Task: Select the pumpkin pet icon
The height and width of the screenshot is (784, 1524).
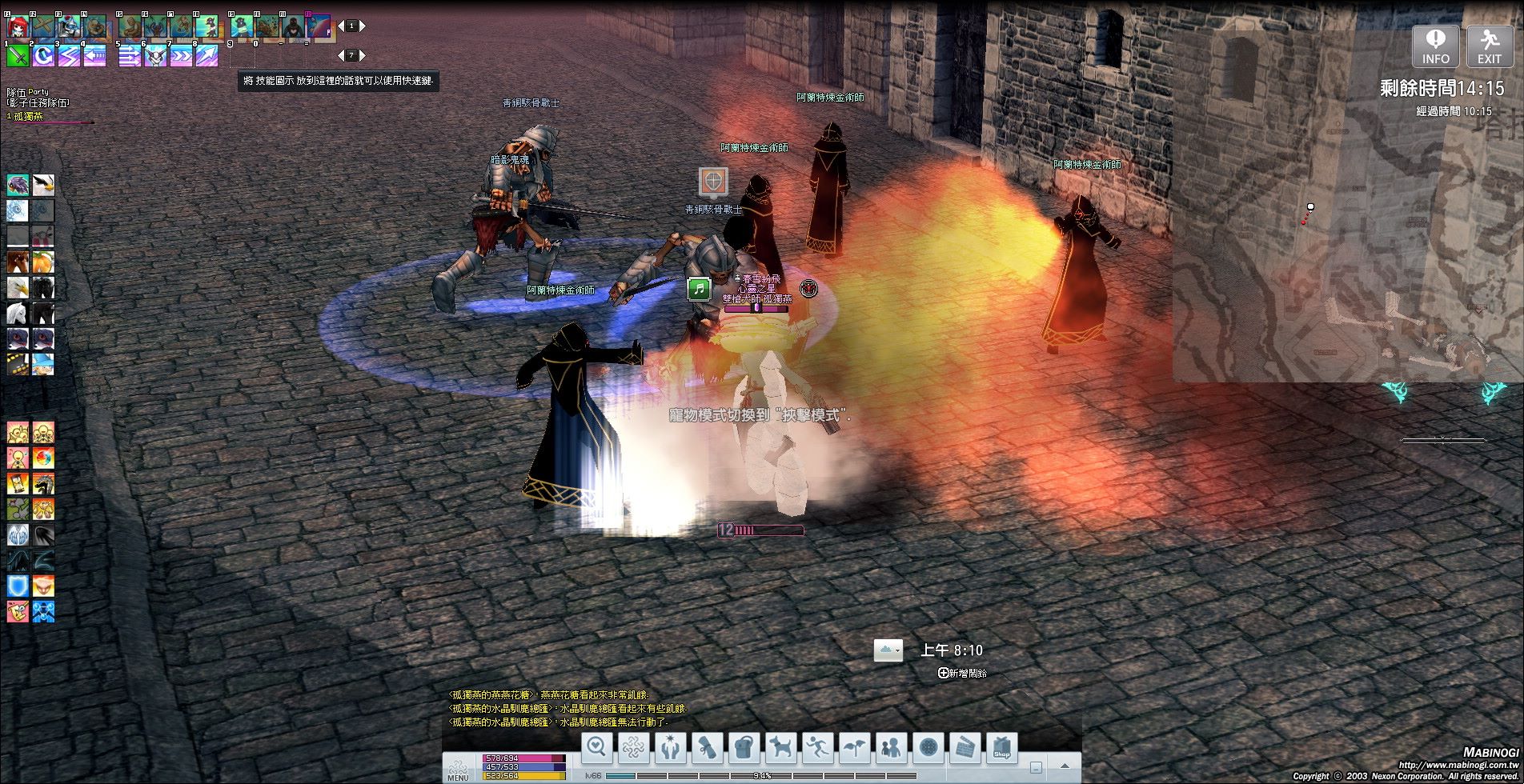Action: 43,262
